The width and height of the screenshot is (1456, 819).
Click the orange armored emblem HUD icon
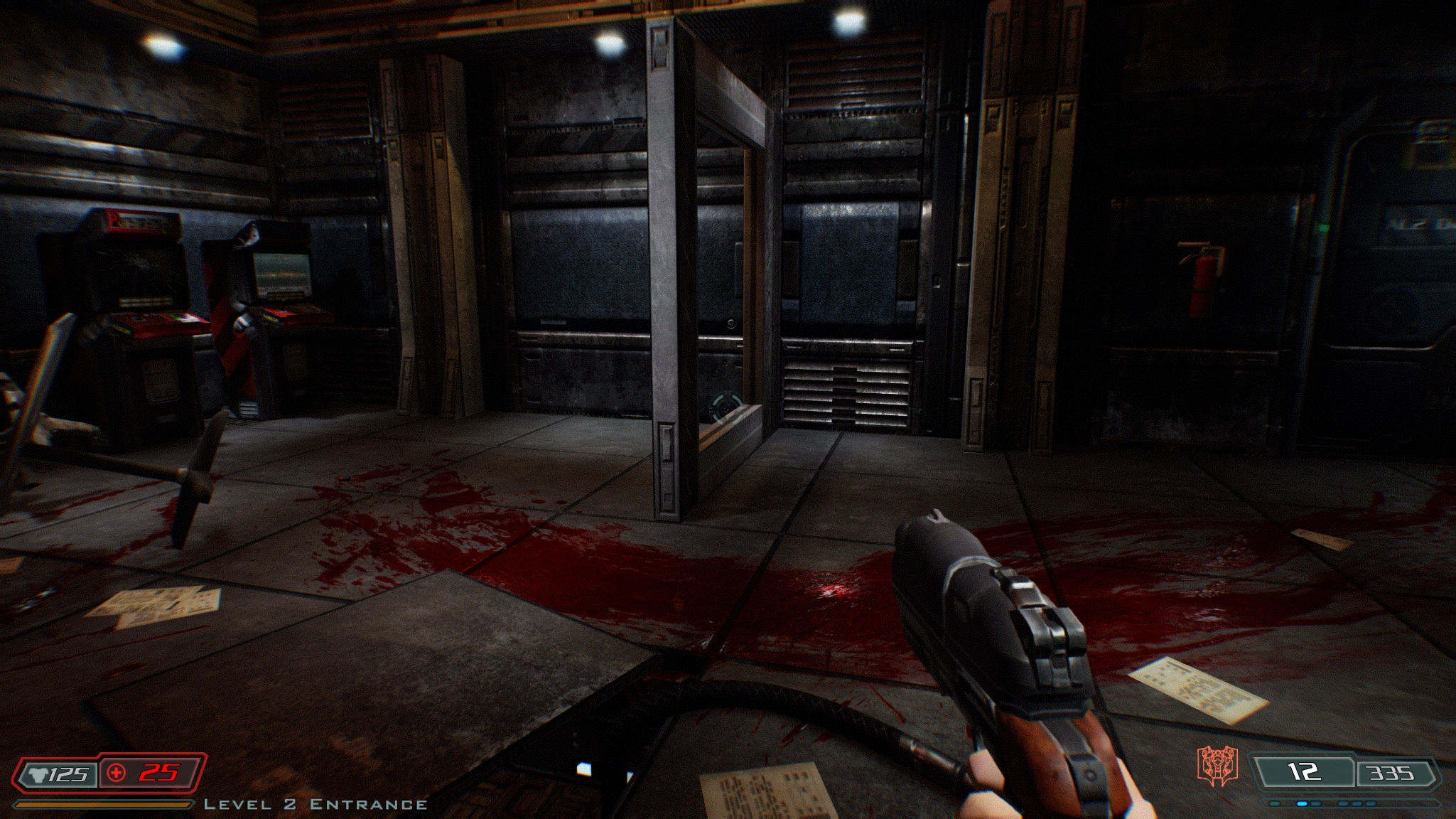tap(1218, 766)
